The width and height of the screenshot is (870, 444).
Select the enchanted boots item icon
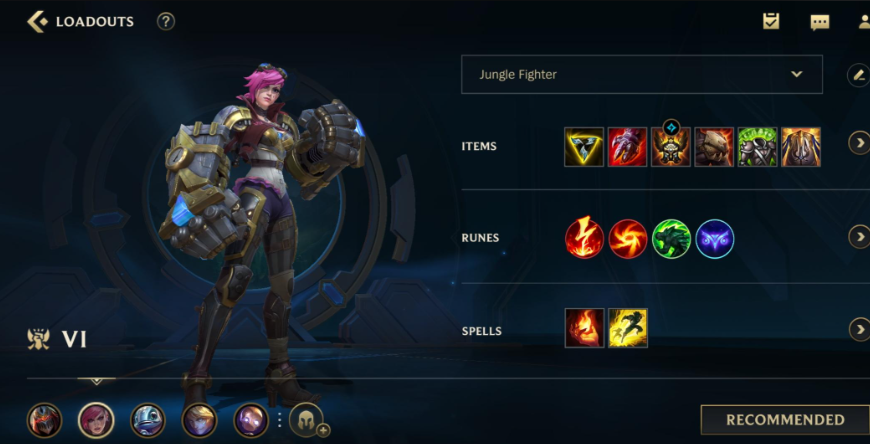pos(671,147)
